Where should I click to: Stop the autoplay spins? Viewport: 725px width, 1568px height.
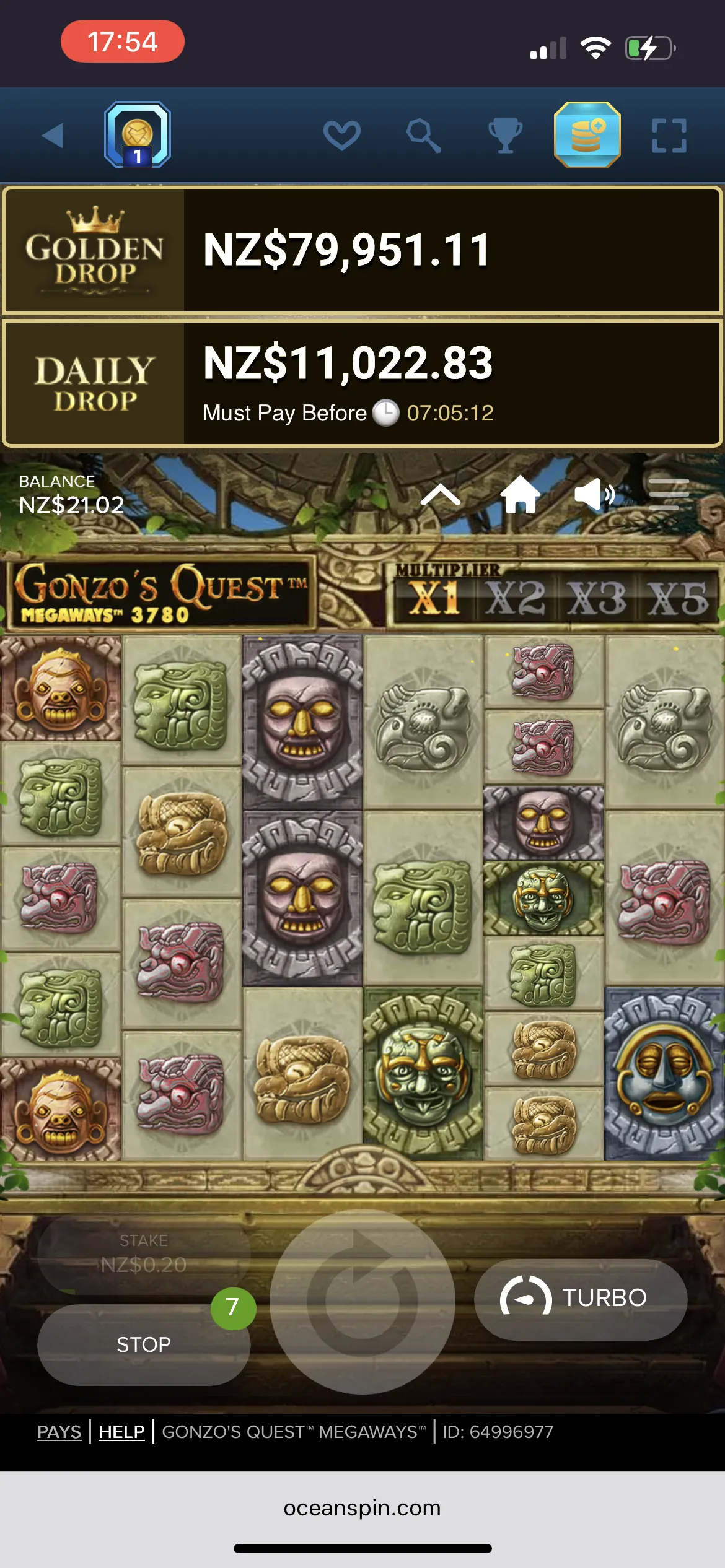pos(144,1344)
